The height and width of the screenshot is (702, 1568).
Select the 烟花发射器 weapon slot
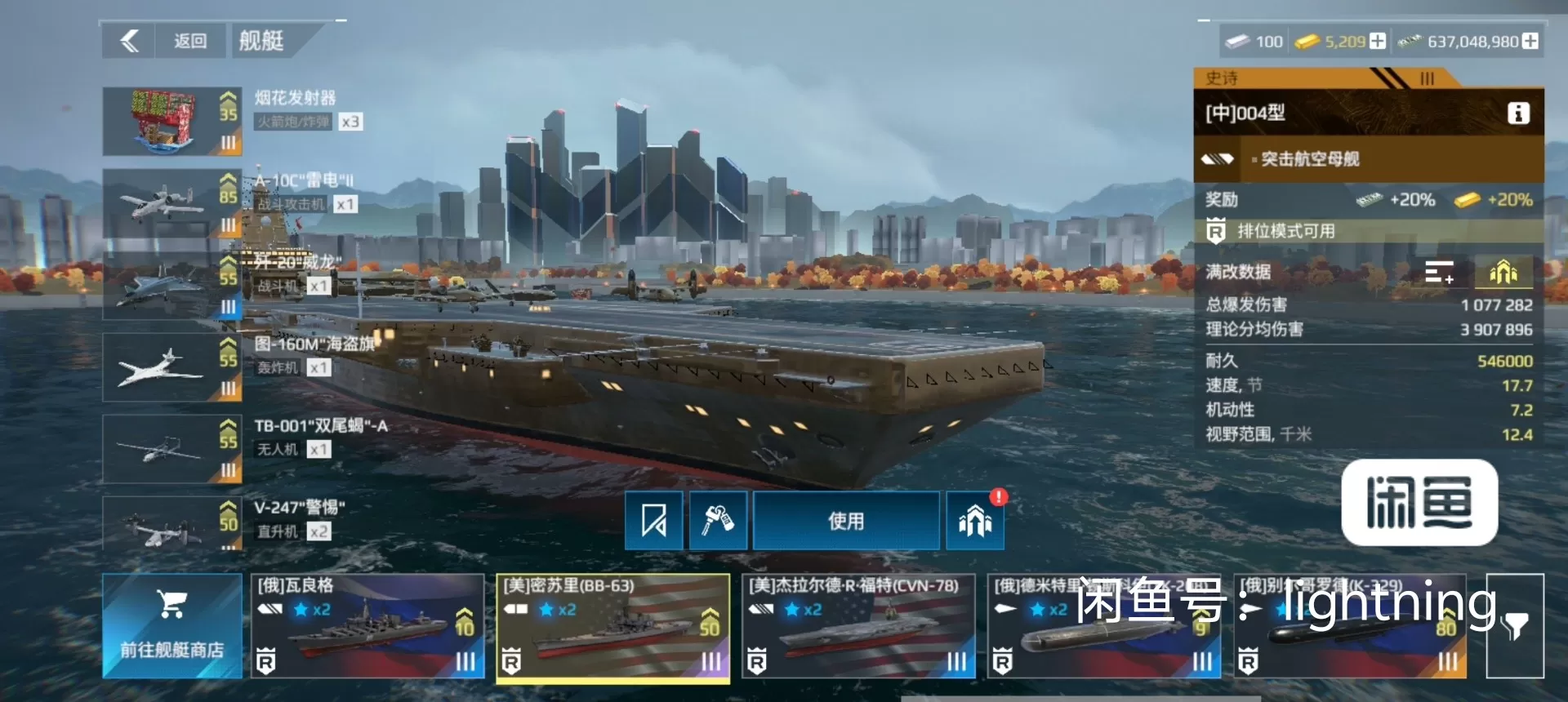pos(171,122)
